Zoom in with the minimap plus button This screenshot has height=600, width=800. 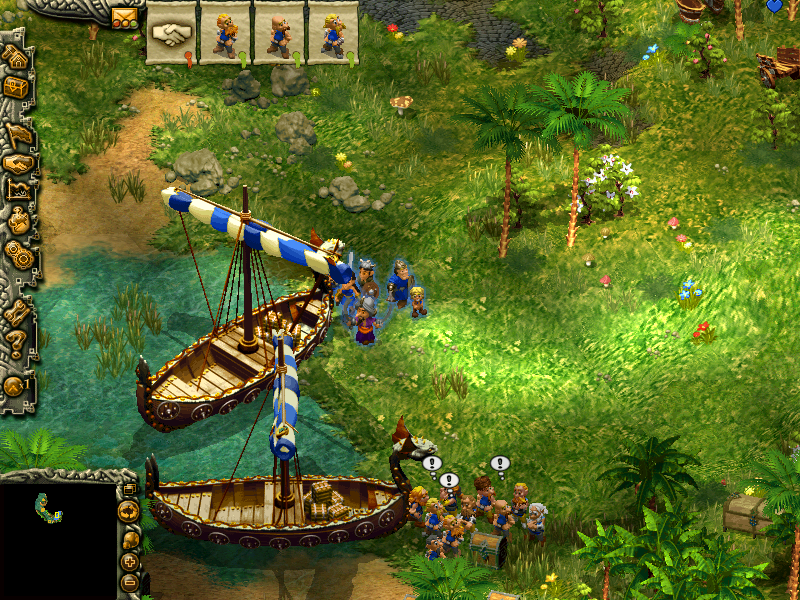[130, 562]
